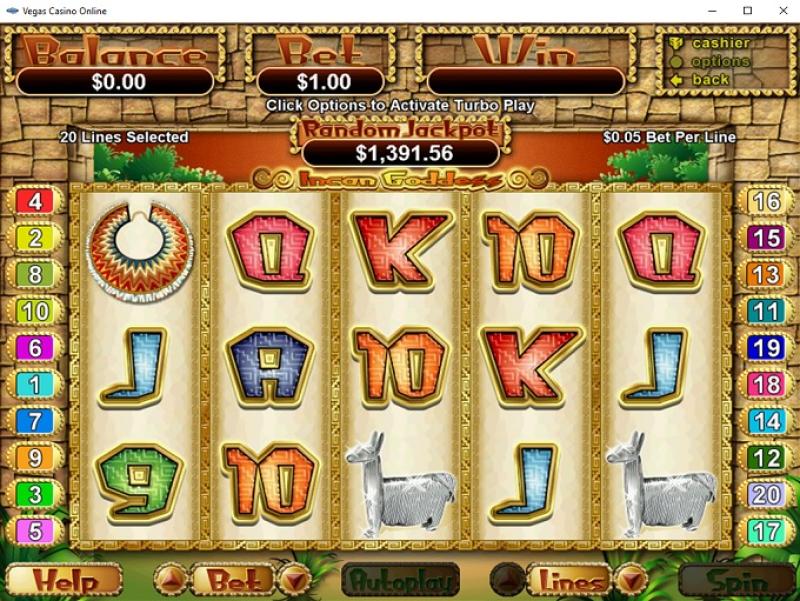The height and width of the screenshot is (601, 800).
Task: Increase the bet with the up arrow
Action: pos(171,580)
